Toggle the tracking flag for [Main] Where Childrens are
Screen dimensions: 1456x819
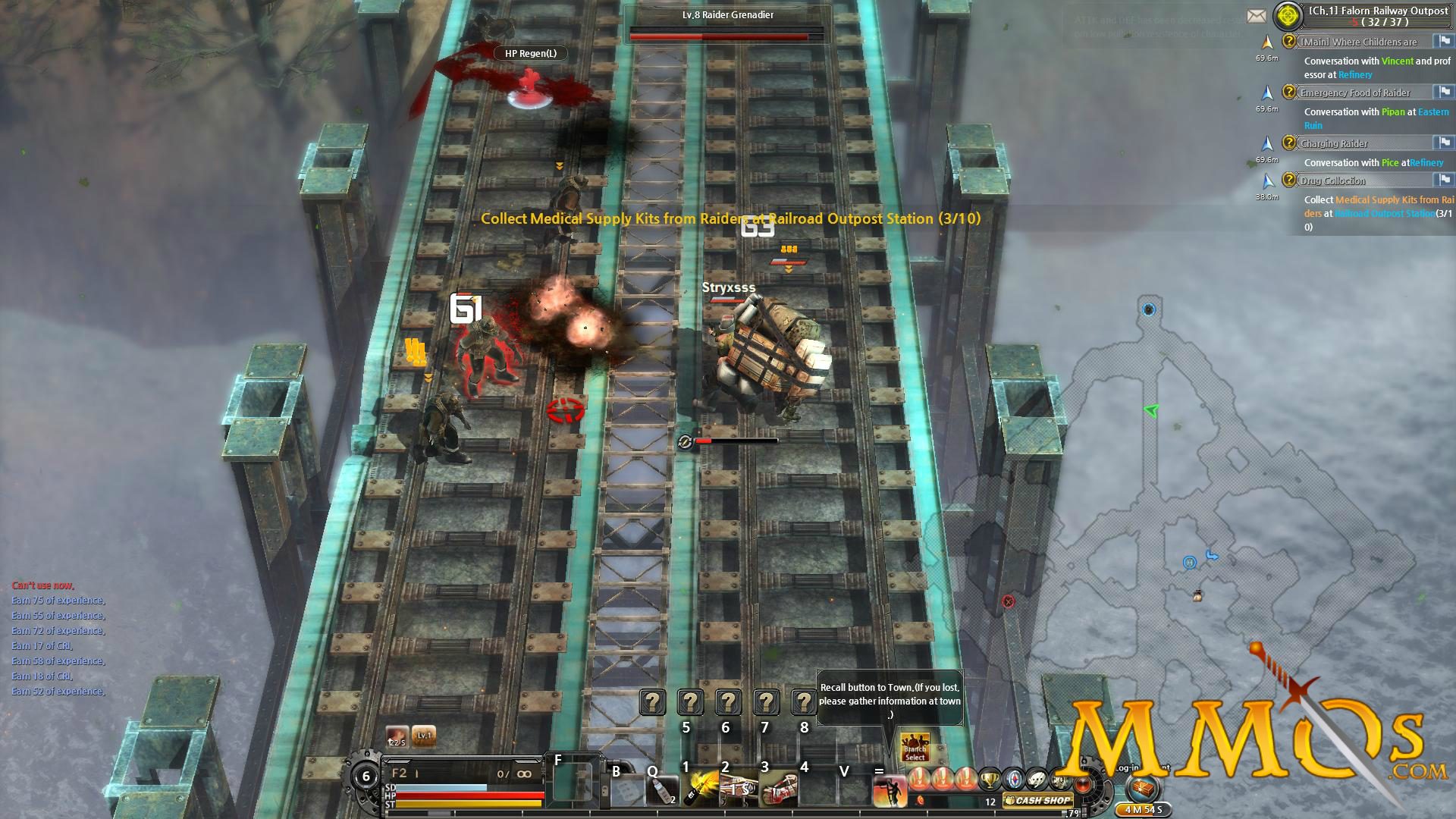click(x=1444, y=42)
